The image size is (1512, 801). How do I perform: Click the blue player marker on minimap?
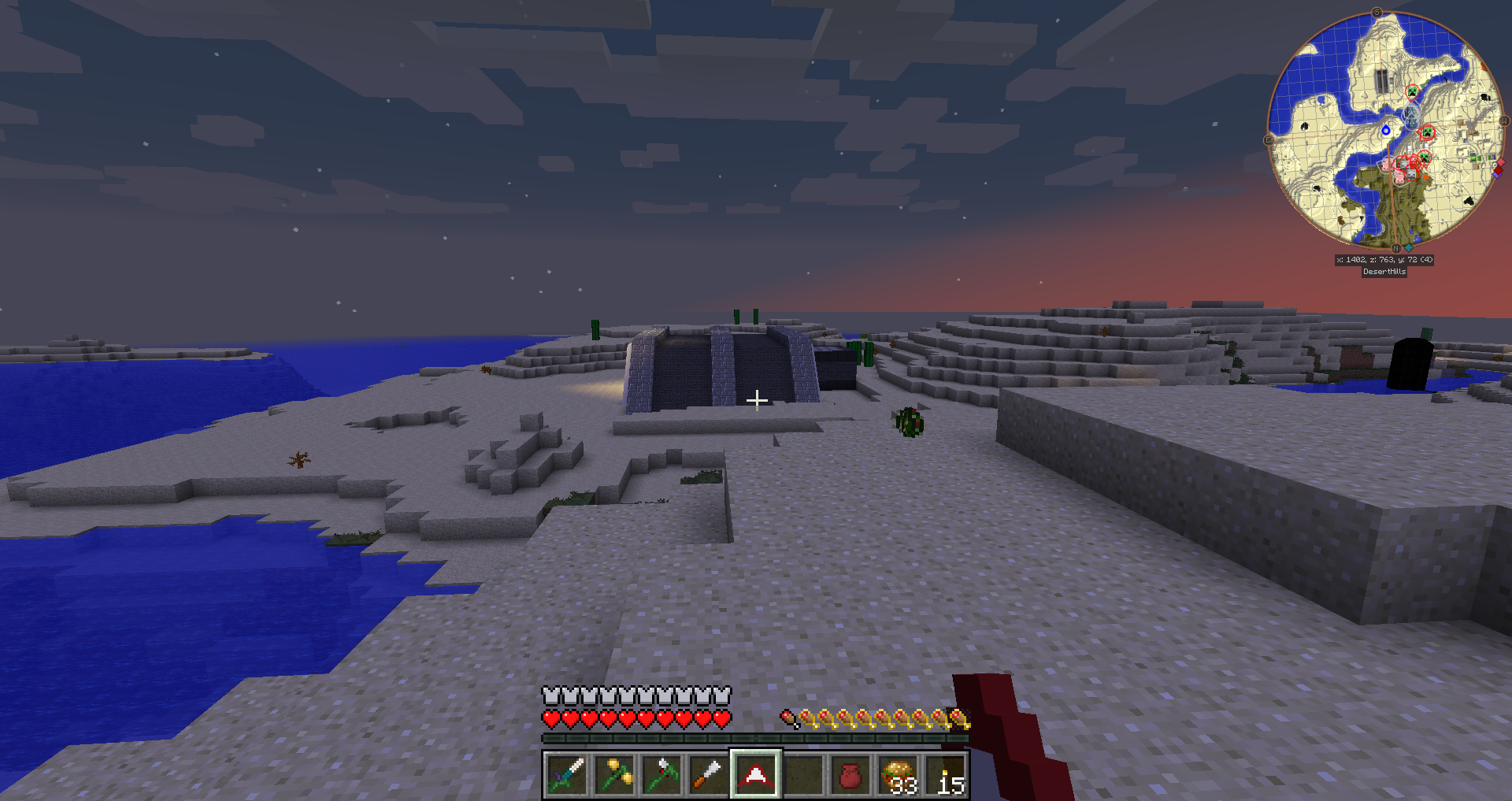click(x=1386, y=130)
